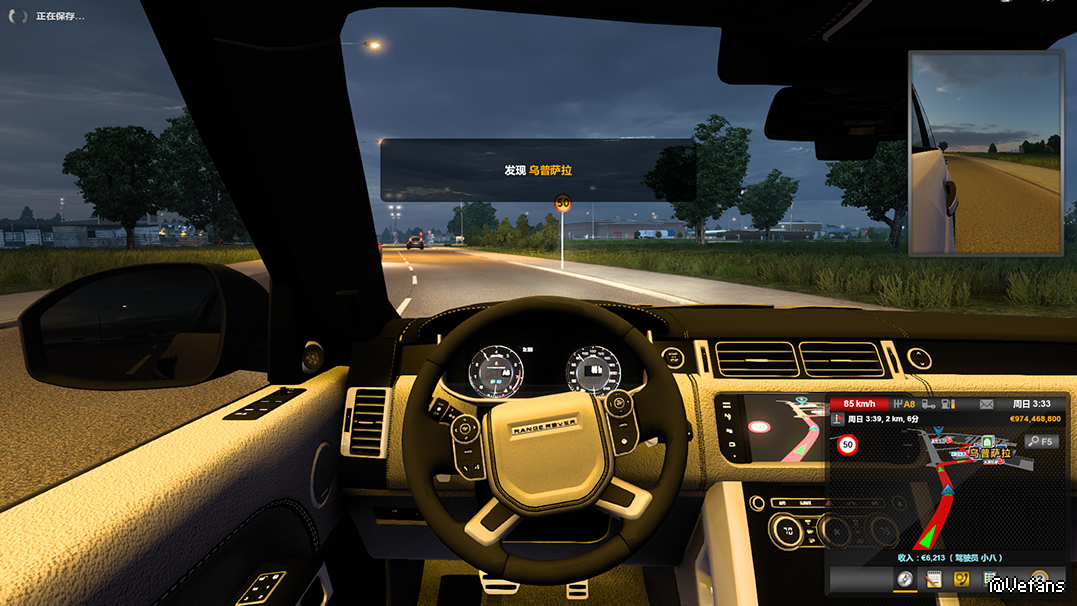Open the Navigation compass tab

(x=905, y=579)
